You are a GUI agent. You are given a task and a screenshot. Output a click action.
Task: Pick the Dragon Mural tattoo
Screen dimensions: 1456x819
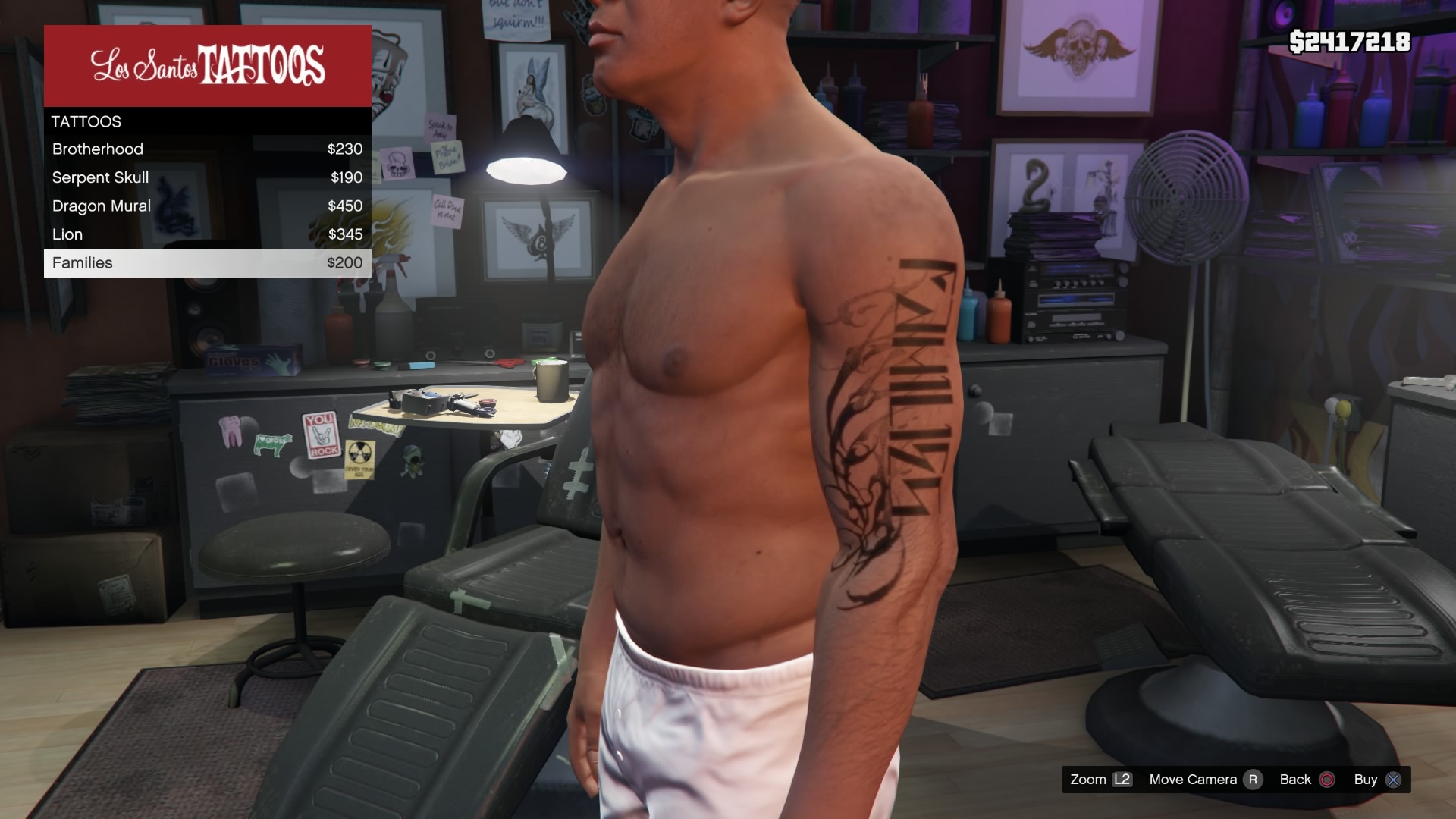pos(207,206)
